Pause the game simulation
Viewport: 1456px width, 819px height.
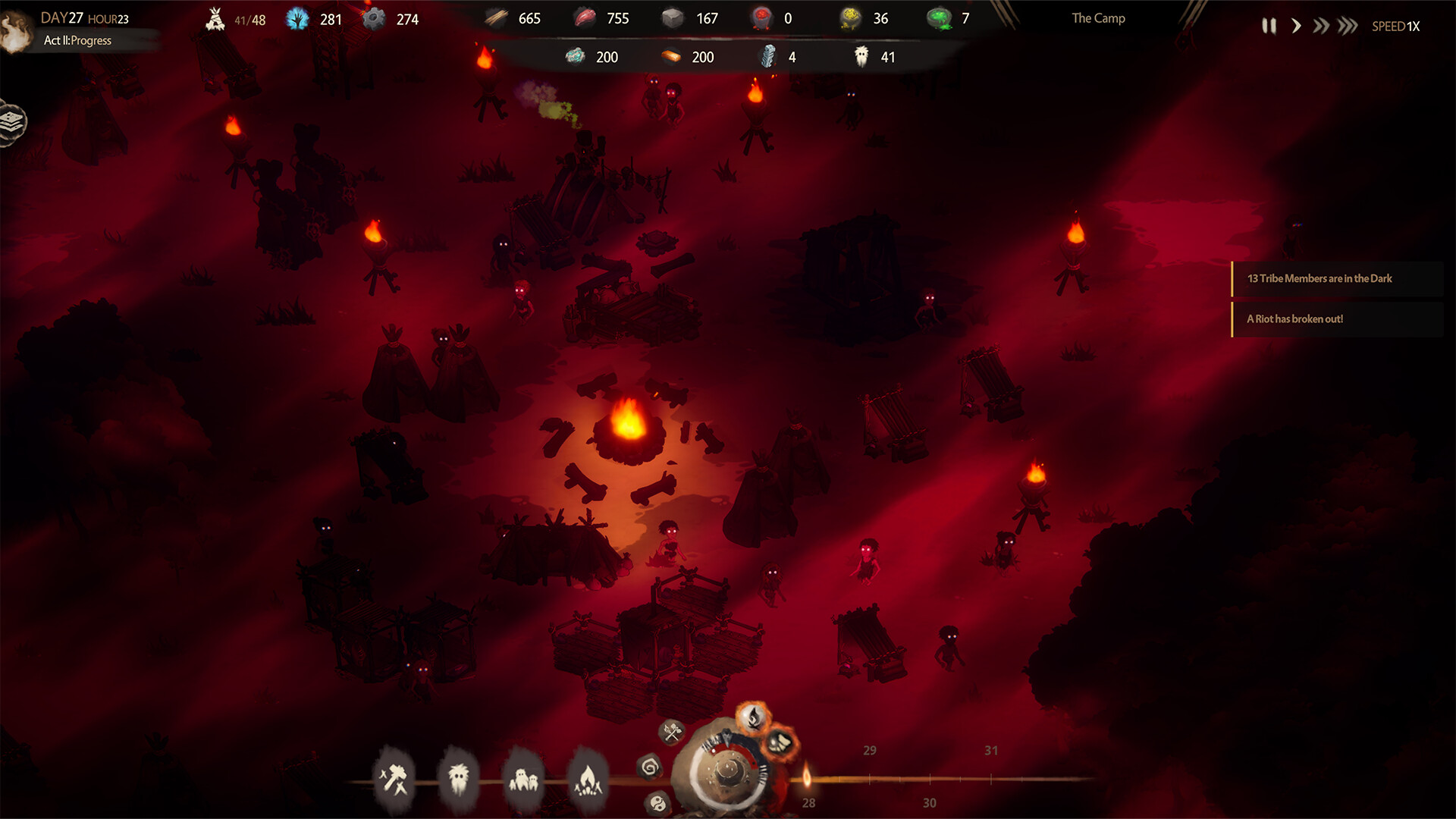tap(1269, 25)
